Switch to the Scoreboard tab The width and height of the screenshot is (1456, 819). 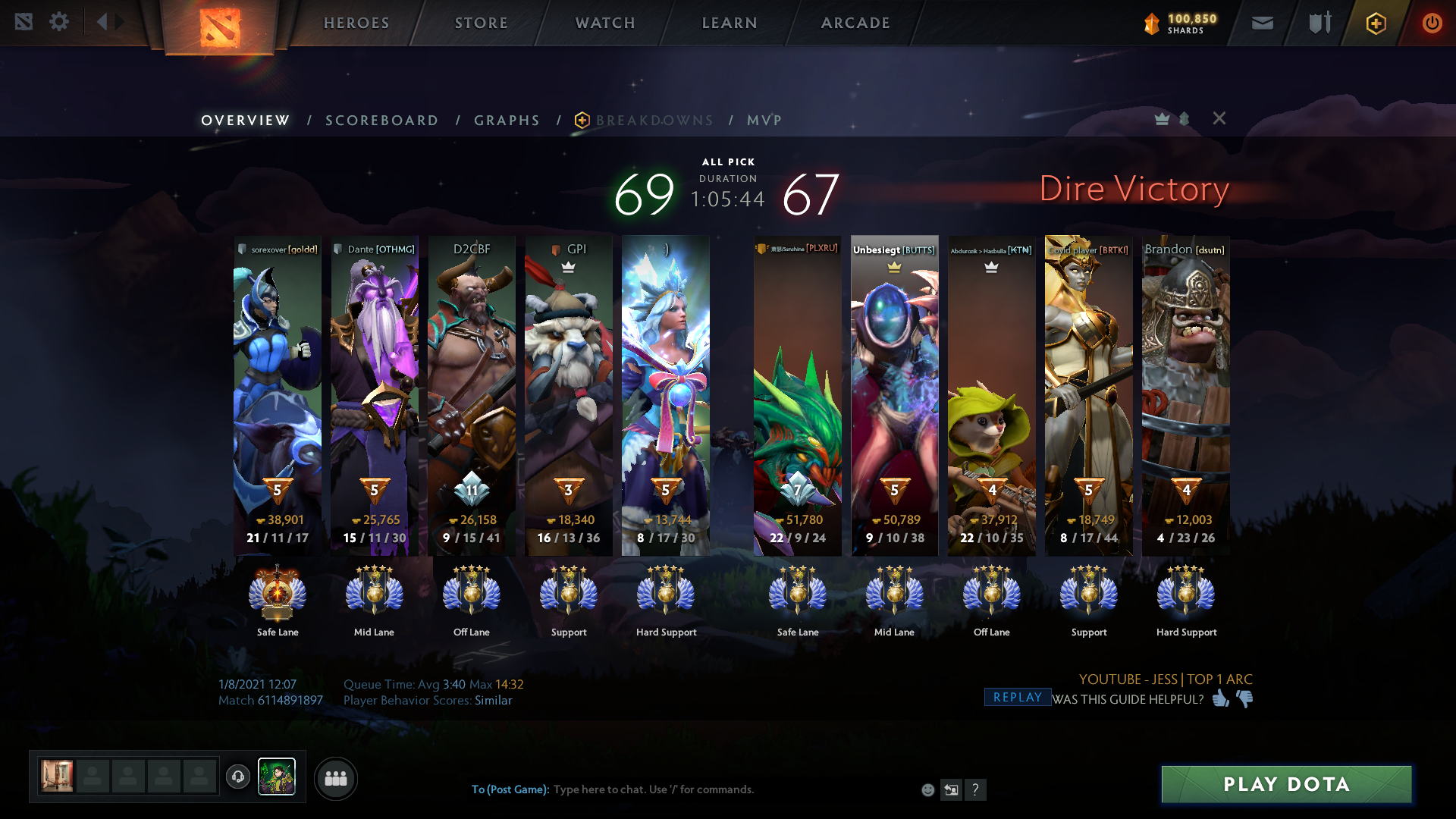[381, 121]
